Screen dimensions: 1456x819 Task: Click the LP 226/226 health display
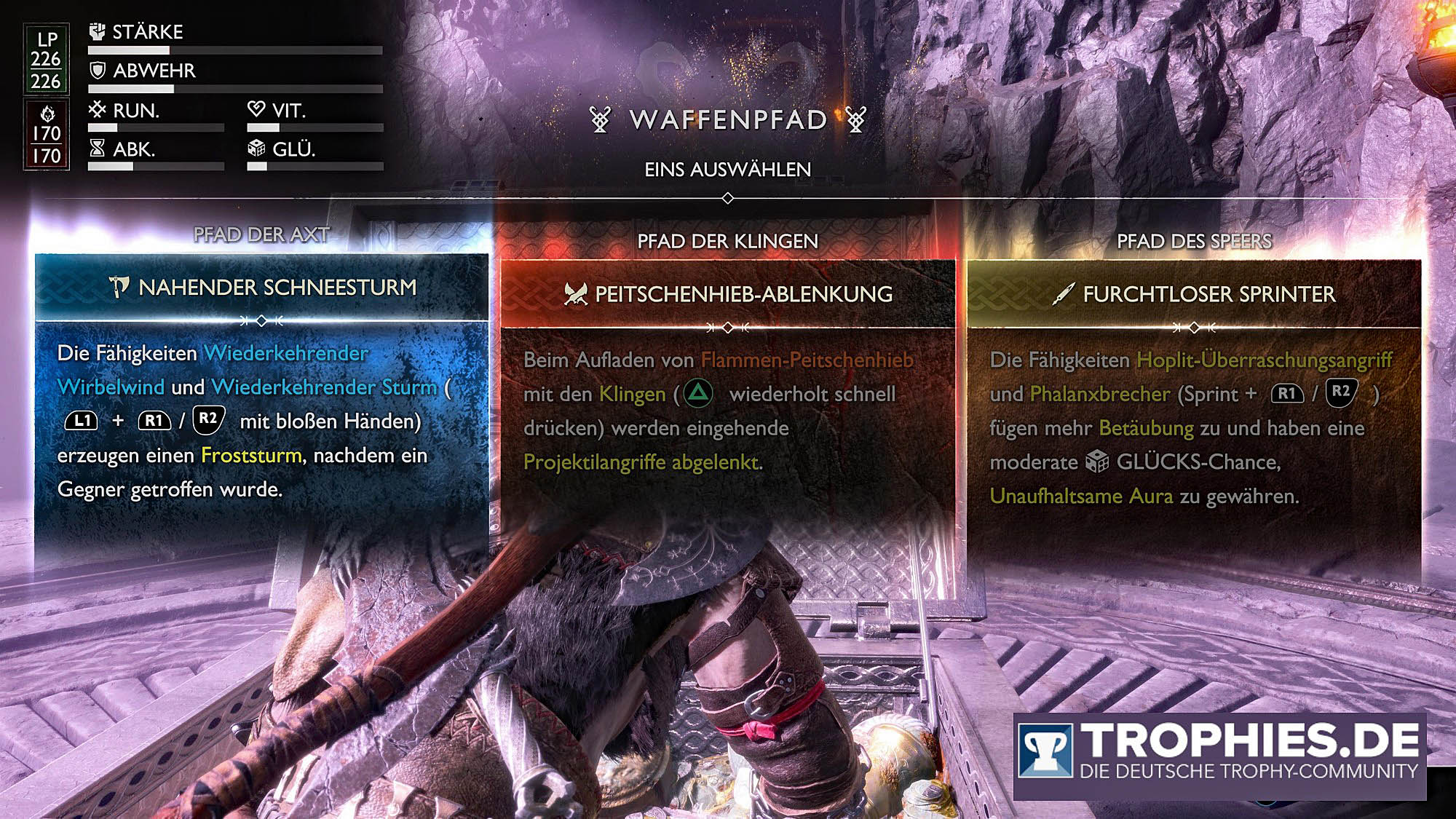tap(45, 58)
